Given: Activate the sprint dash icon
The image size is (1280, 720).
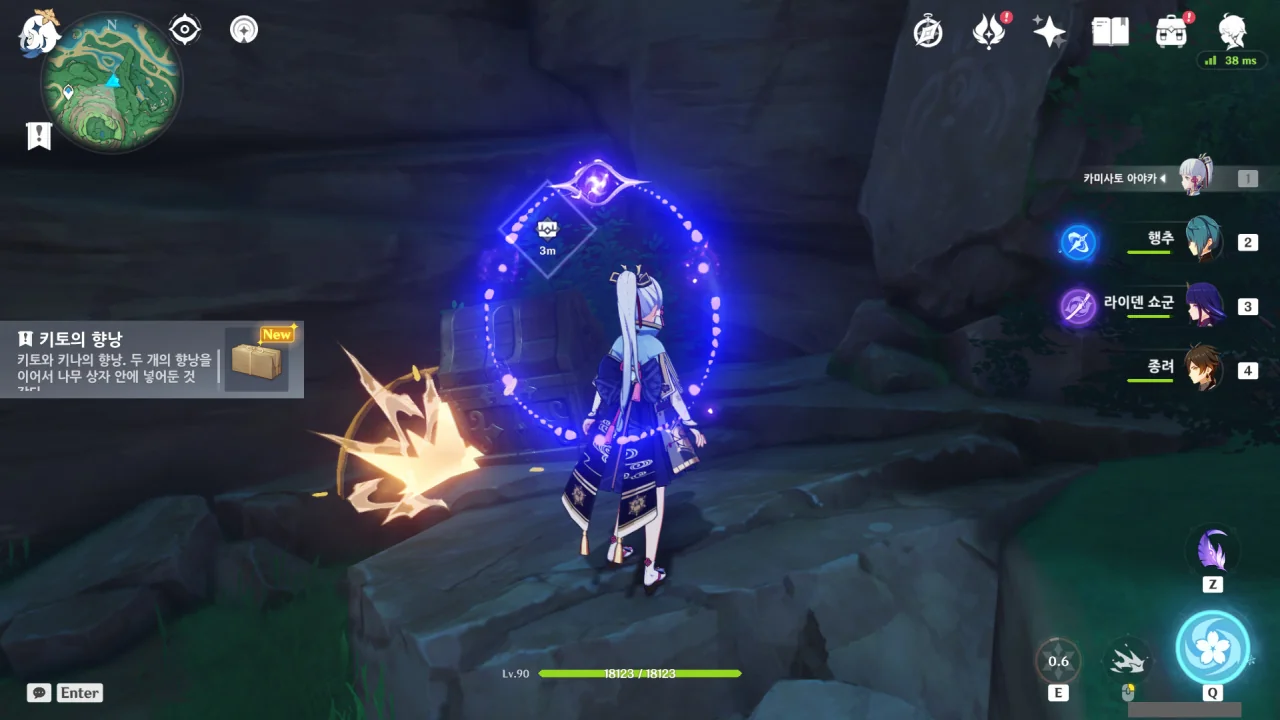Looking at the screenshot, I should tap(1128, 661).
